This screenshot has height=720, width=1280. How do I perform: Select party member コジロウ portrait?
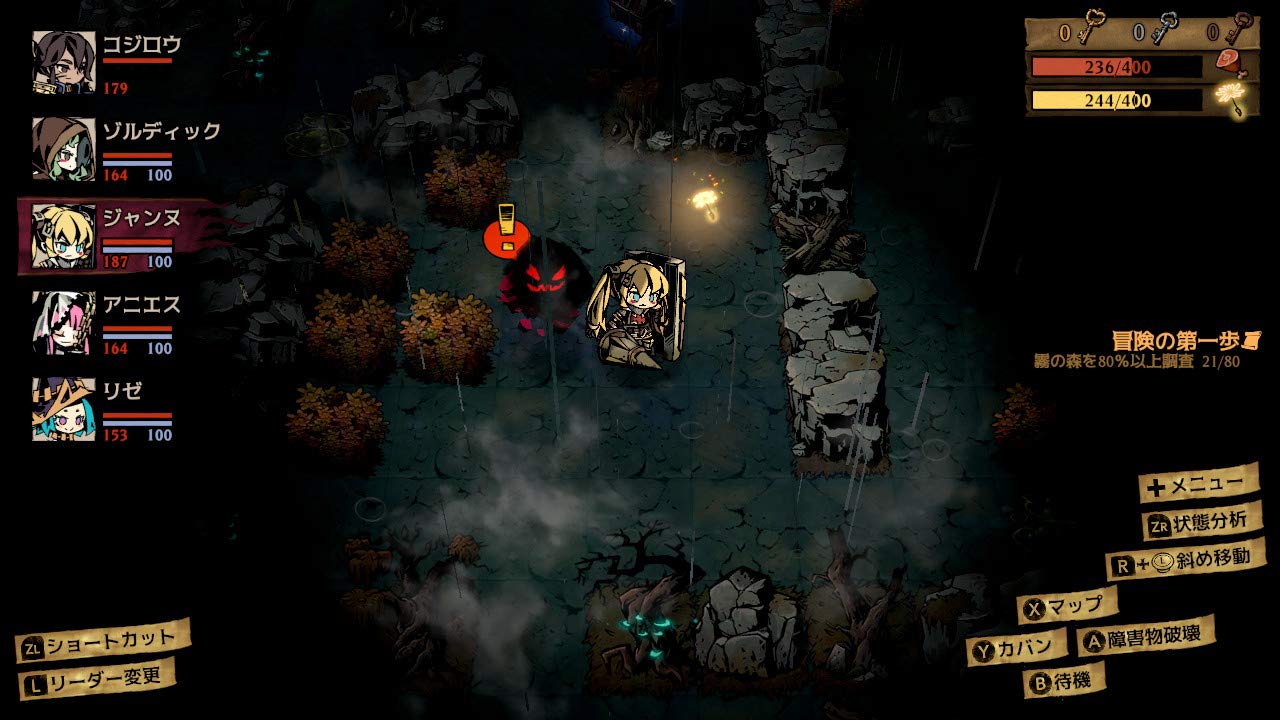[x=64, y=62]
